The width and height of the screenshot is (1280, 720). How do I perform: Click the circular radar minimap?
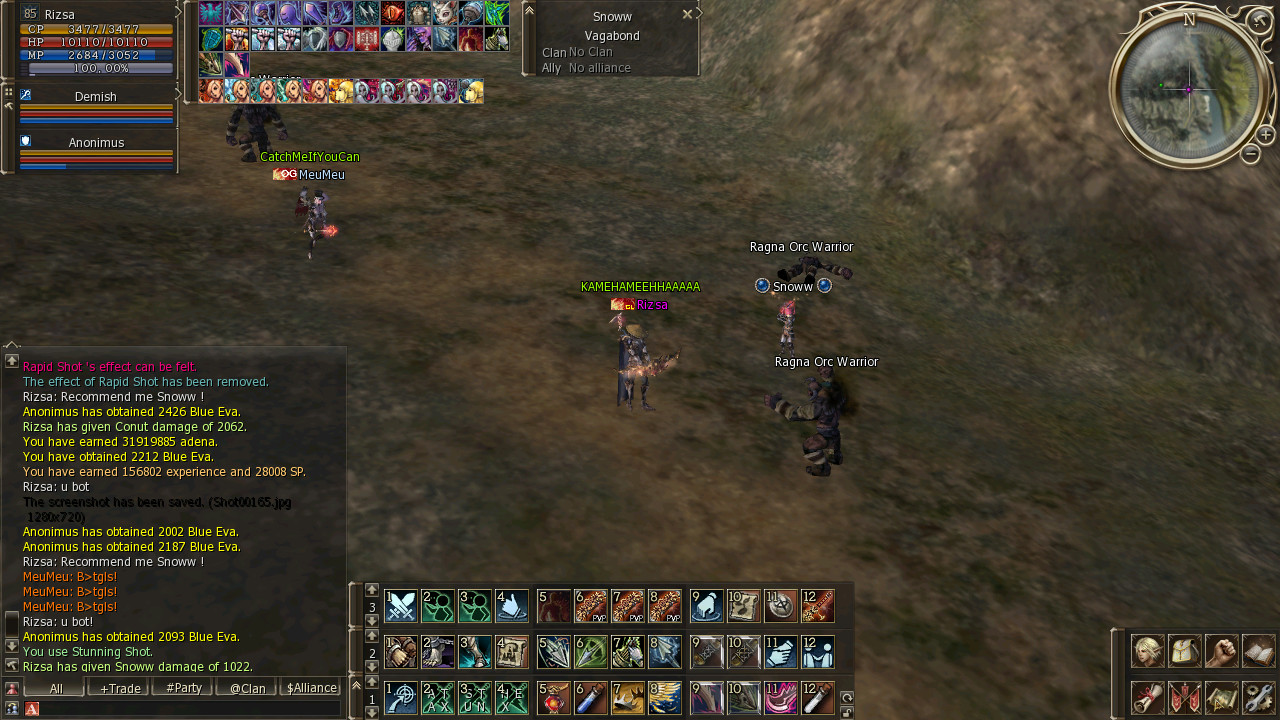click(x=1189, y=89)
